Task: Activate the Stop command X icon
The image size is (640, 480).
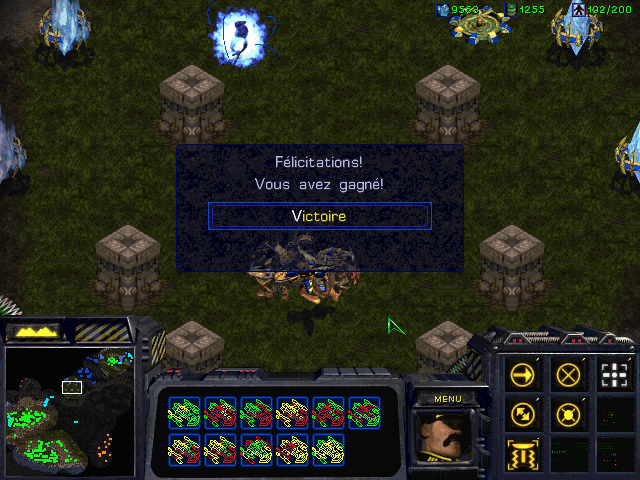Action: coord(568,375)
